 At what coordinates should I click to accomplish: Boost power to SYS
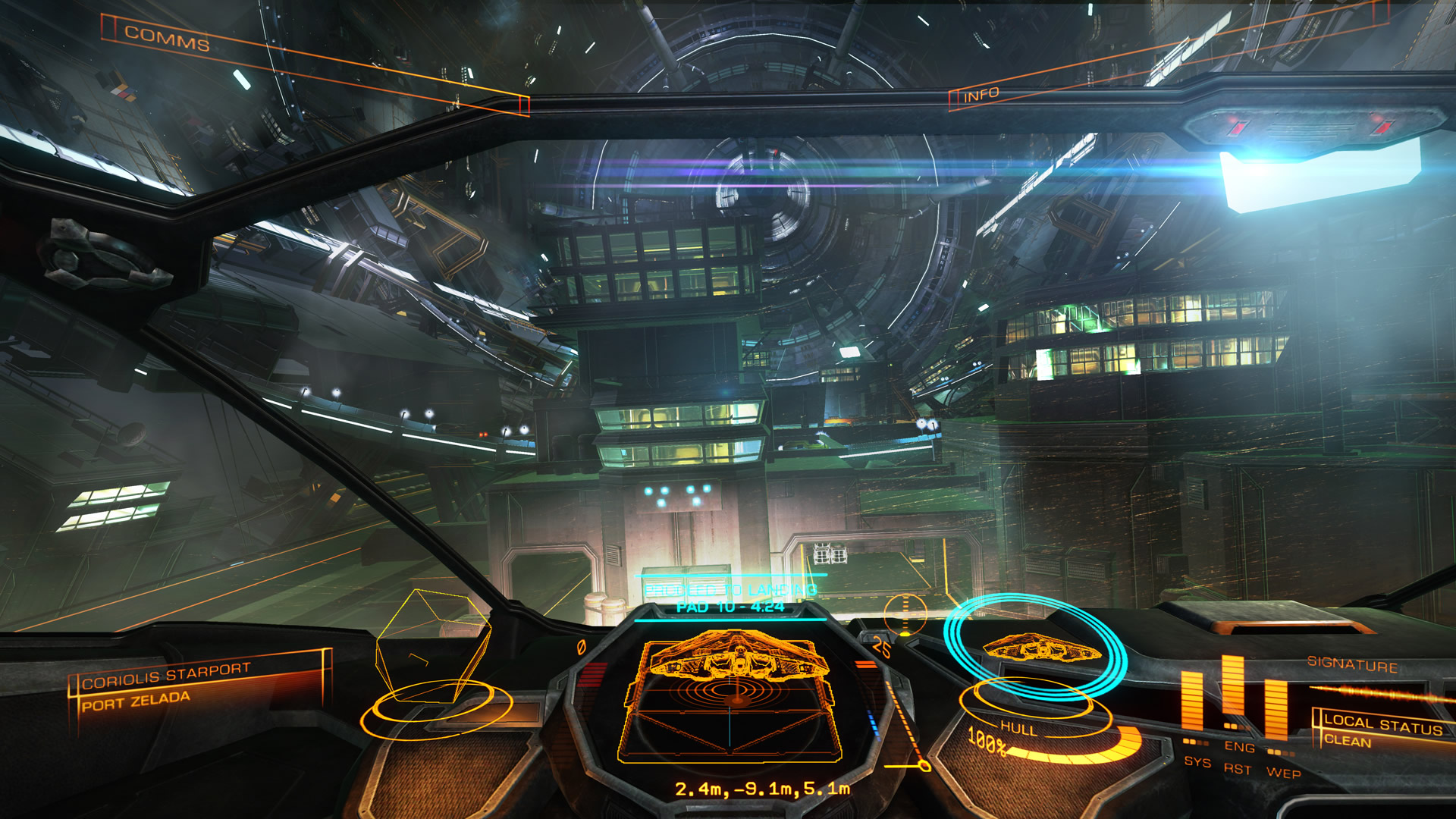tap(1197, 761)
